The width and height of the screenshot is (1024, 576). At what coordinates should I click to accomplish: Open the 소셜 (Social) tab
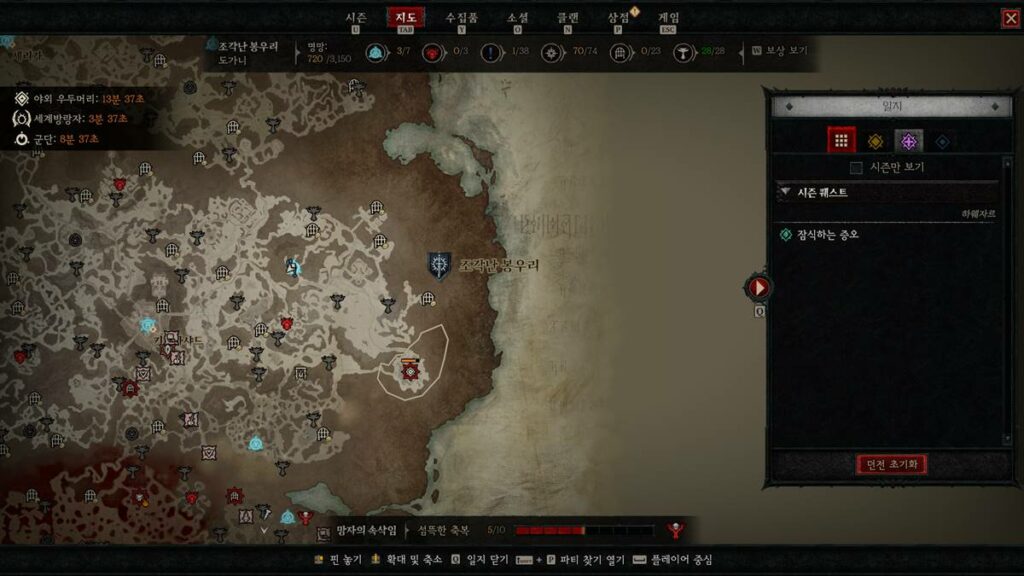click(x=517, y=17)
